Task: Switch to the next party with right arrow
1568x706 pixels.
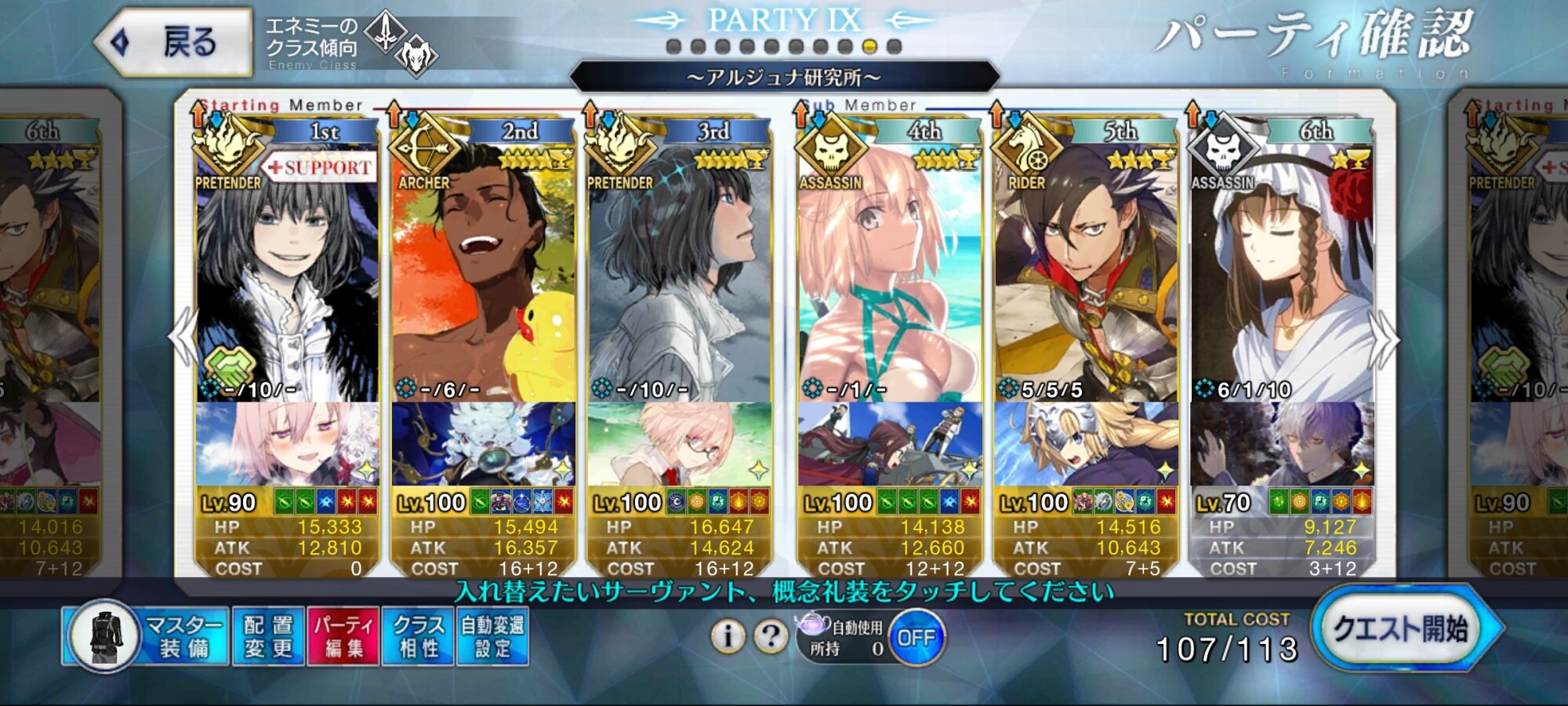Action: [x=1385, y=339]
